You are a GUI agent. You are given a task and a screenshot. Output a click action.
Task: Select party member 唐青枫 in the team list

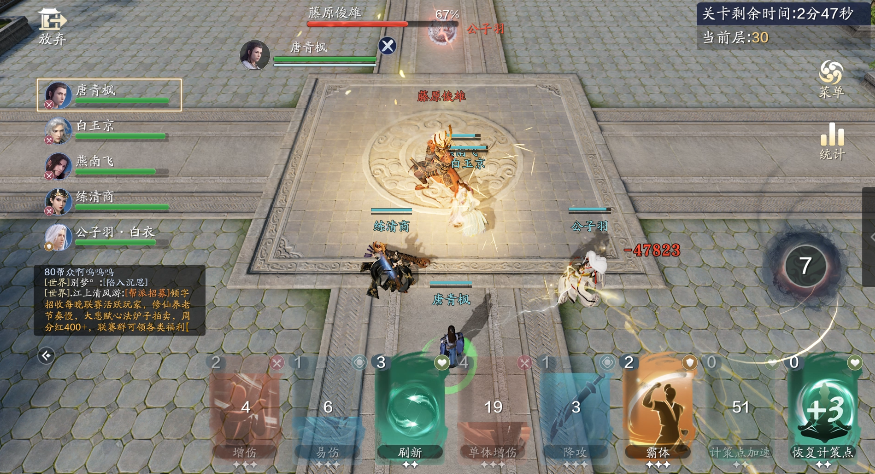pos(109,95)
